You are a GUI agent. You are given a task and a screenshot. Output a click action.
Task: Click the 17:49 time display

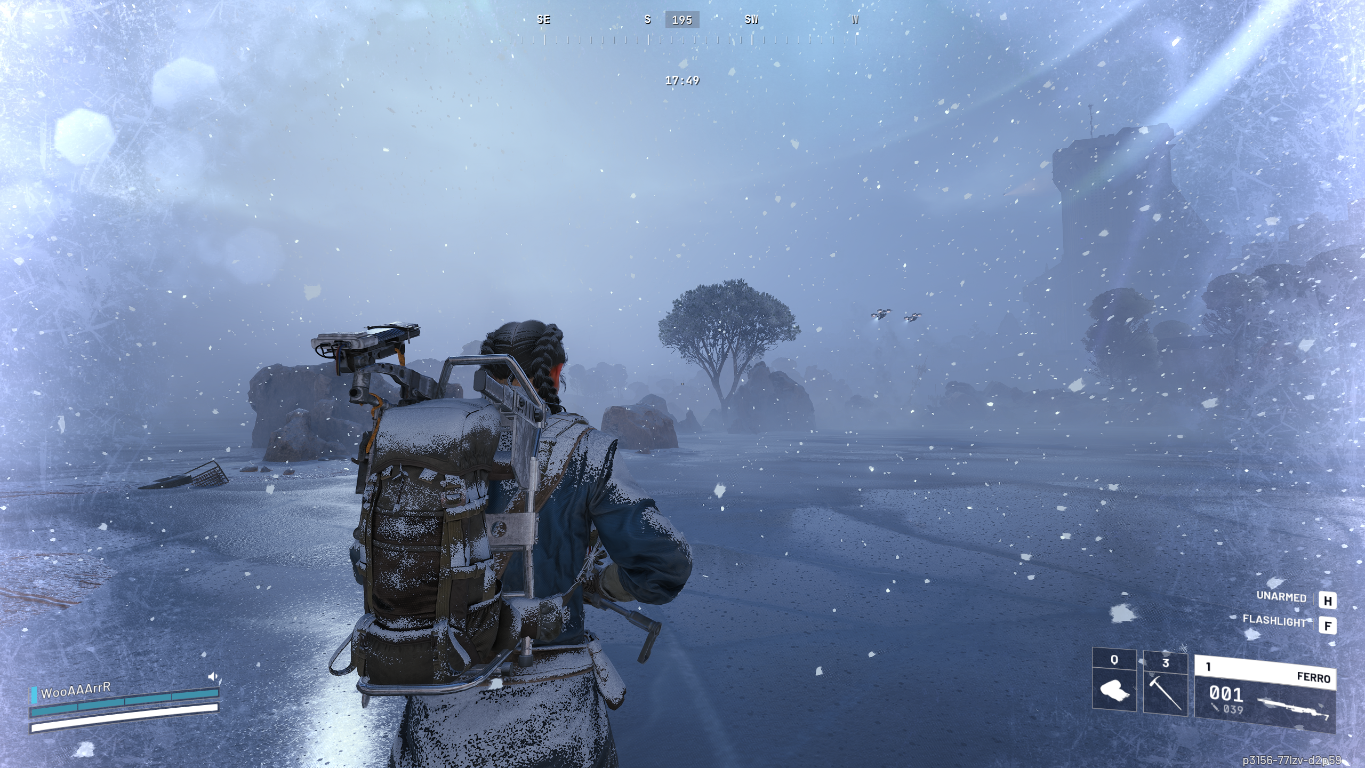[x=680, y=80]
